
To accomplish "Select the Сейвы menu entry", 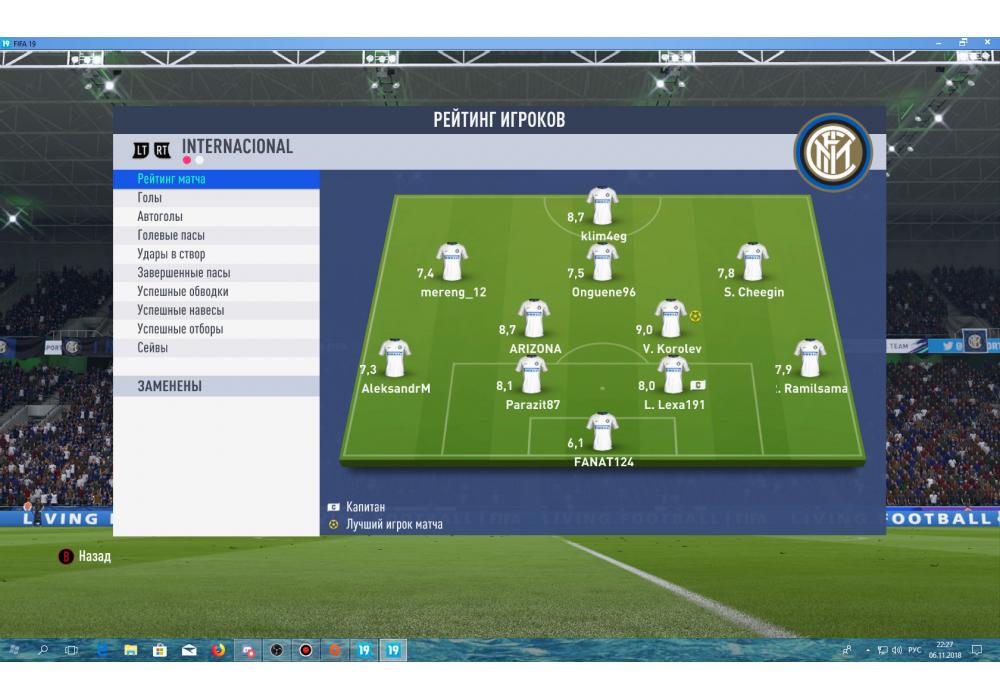I will point(153,348).
